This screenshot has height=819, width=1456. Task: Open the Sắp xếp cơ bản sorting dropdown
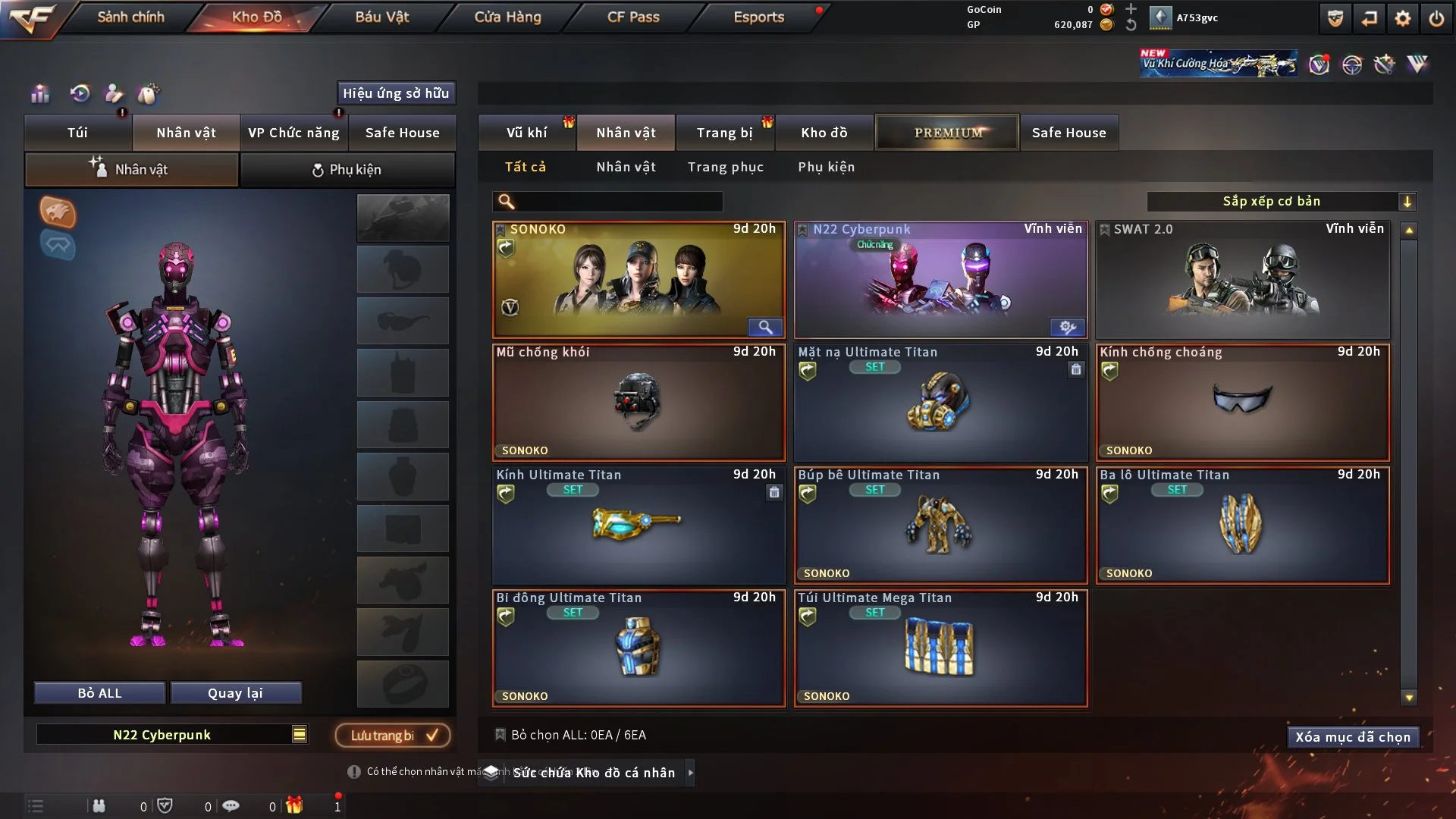click(x=1282, y=201)
